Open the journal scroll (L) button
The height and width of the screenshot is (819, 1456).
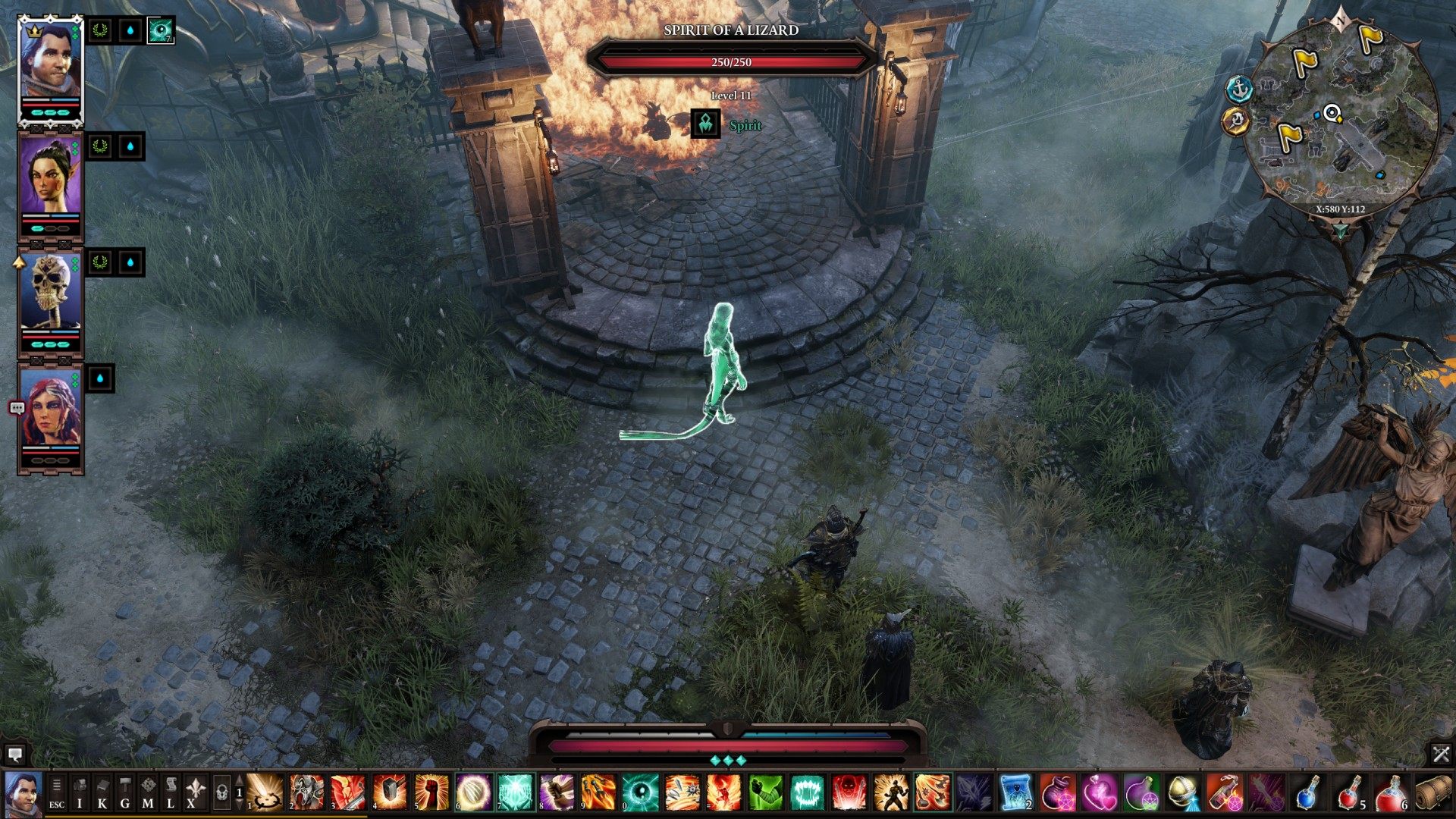(x=171, y=792)
